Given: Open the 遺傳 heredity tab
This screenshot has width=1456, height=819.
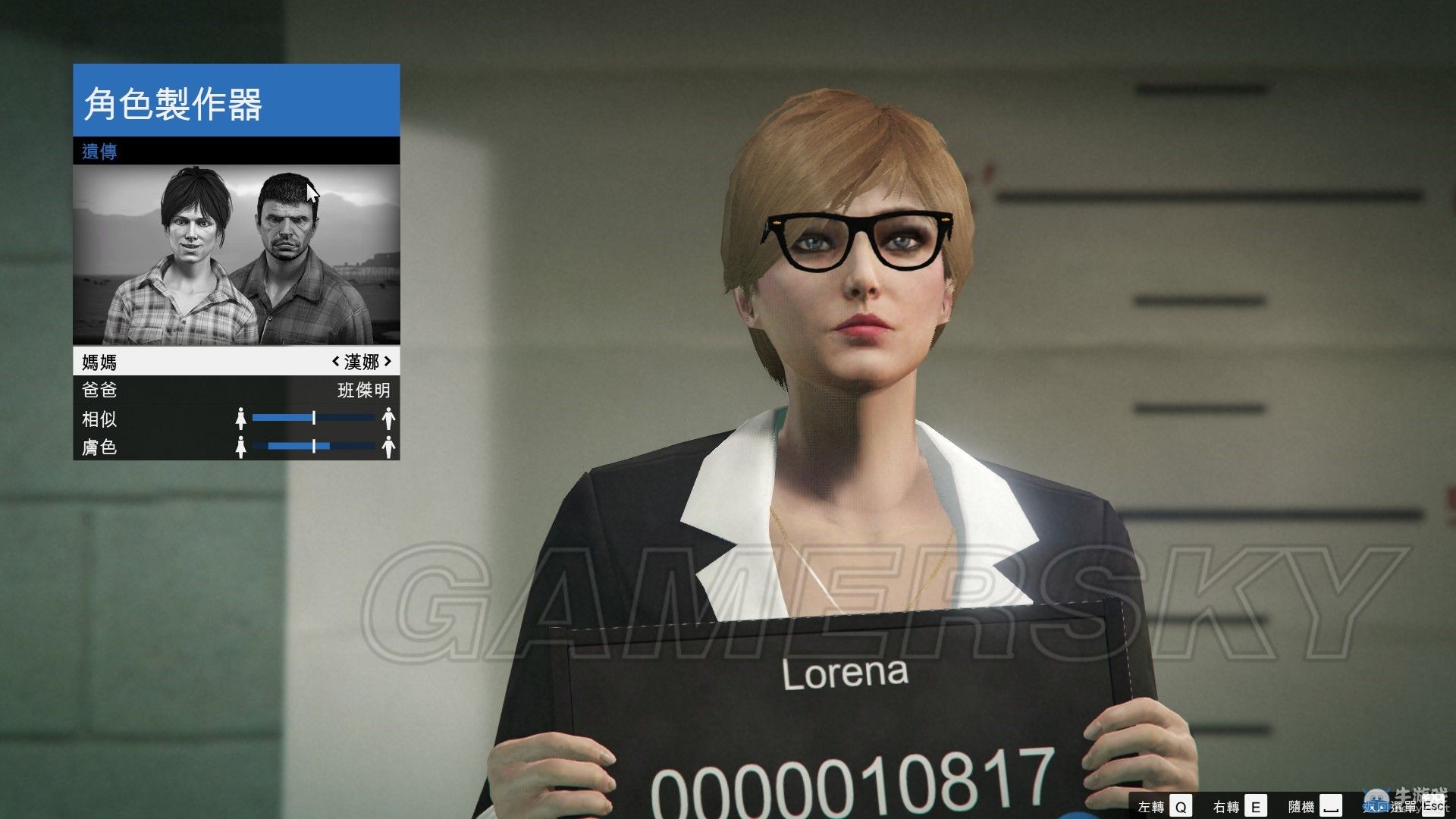Looking at the screenshot, I should 99,151.
